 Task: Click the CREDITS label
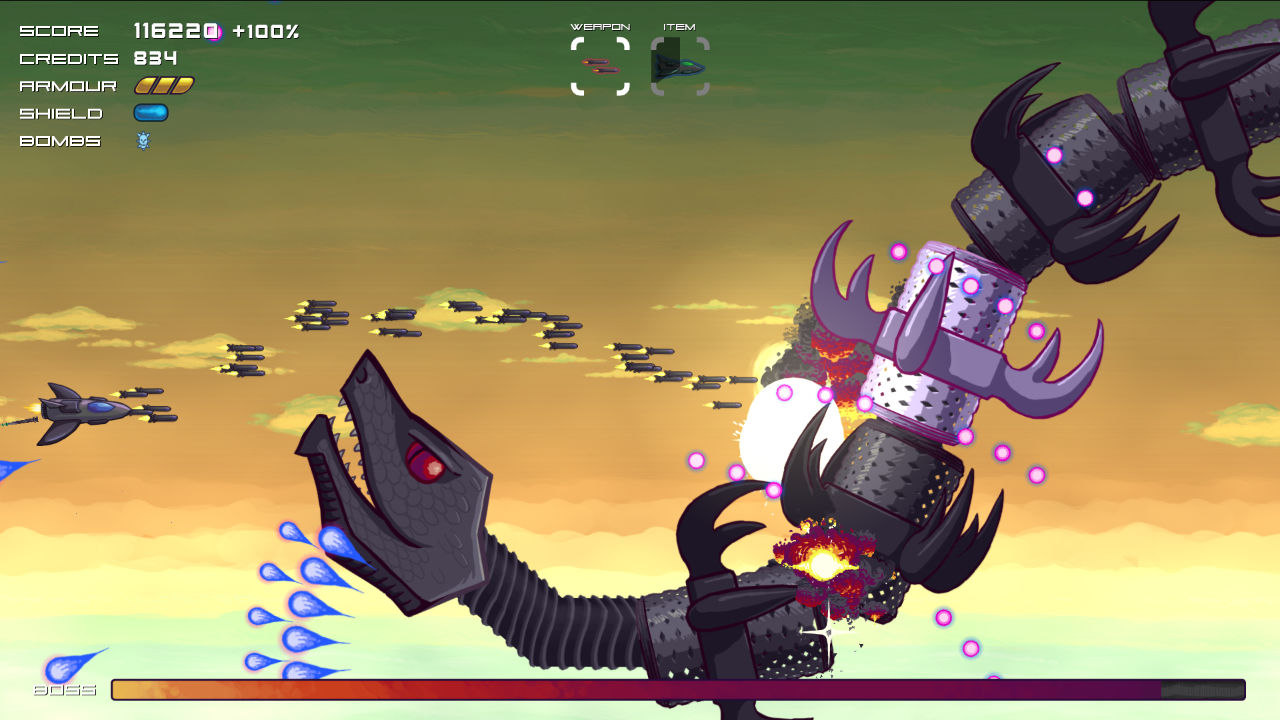click(x=68, y=58)
